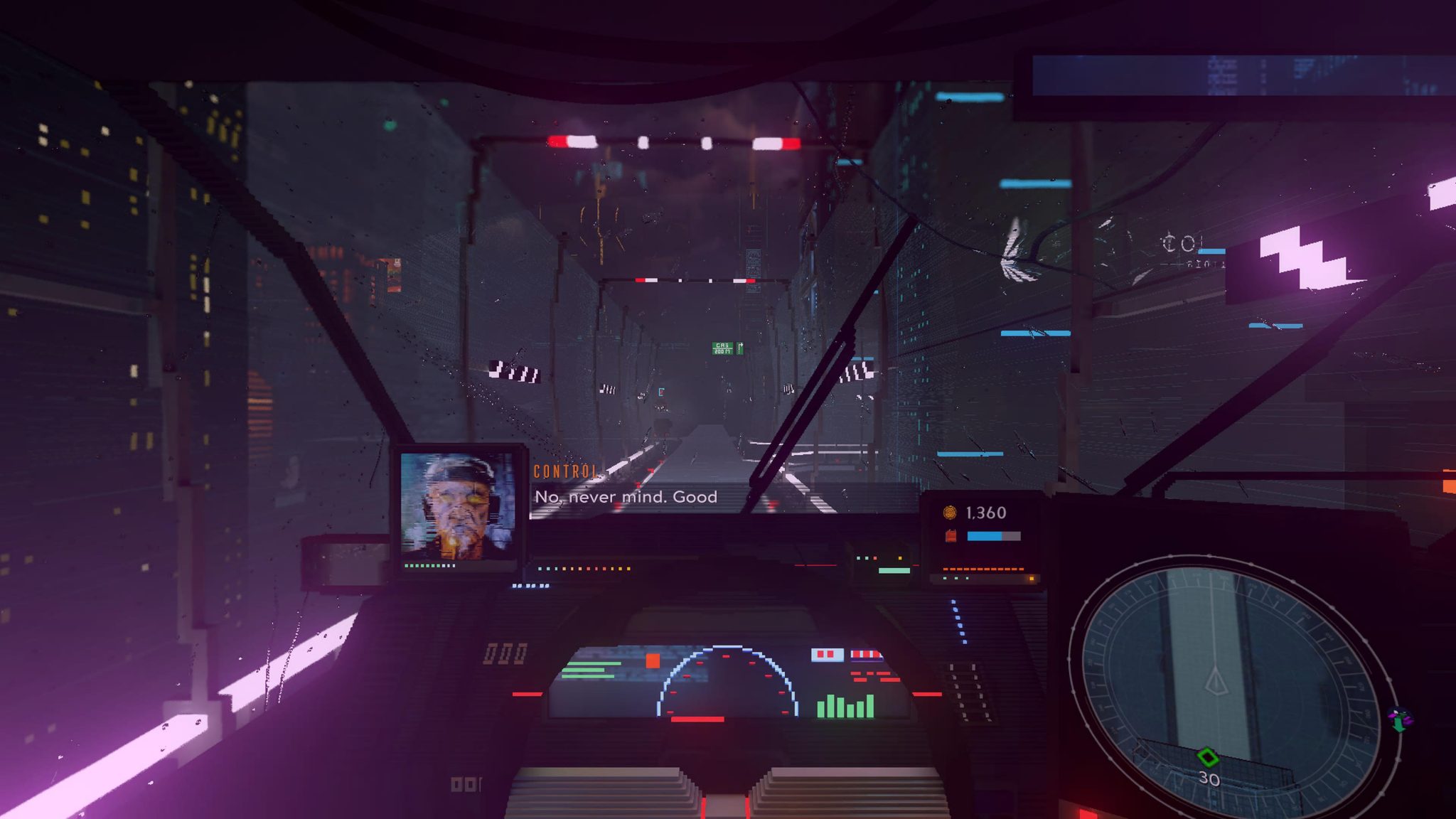Toggle the topmost blue dot indicator light

(x=953, y=601)
